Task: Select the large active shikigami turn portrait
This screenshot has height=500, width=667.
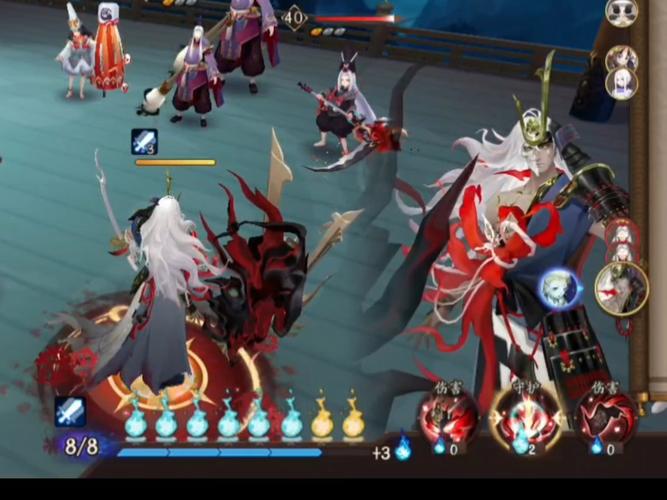Action: 621,287
